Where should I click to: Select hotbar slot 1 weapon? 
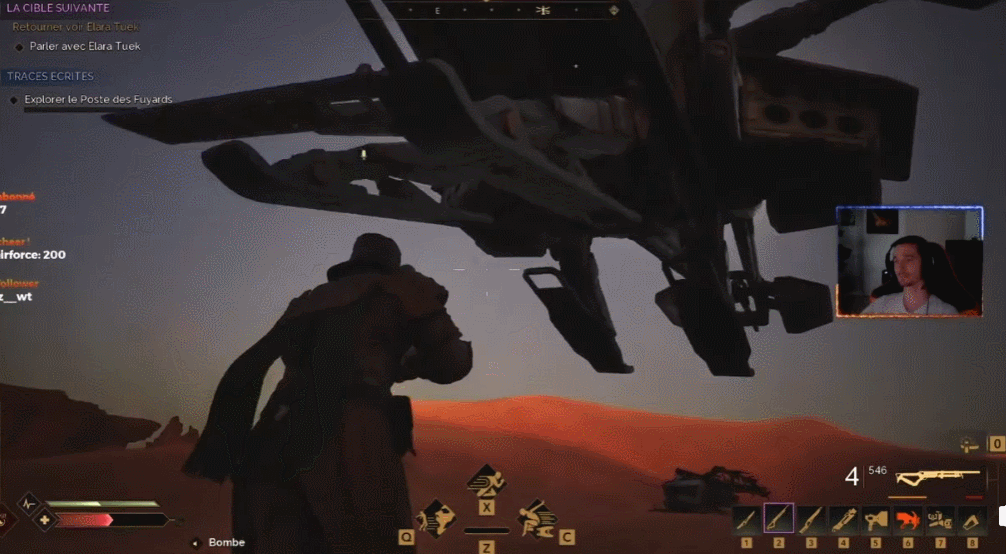click(x=745, y=520)
